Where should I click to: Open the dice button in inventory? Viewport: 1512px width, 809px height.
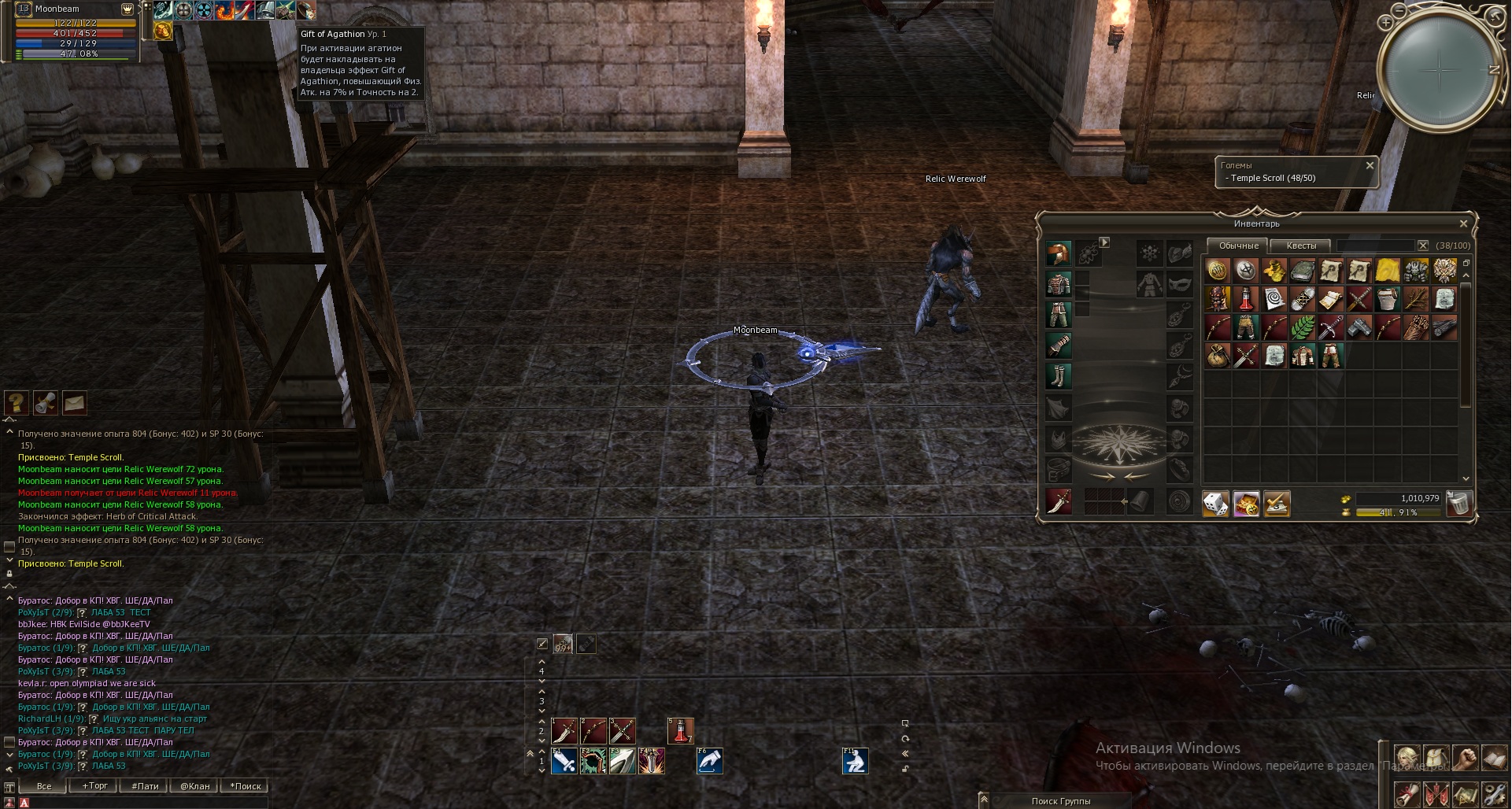point(1215,503)
